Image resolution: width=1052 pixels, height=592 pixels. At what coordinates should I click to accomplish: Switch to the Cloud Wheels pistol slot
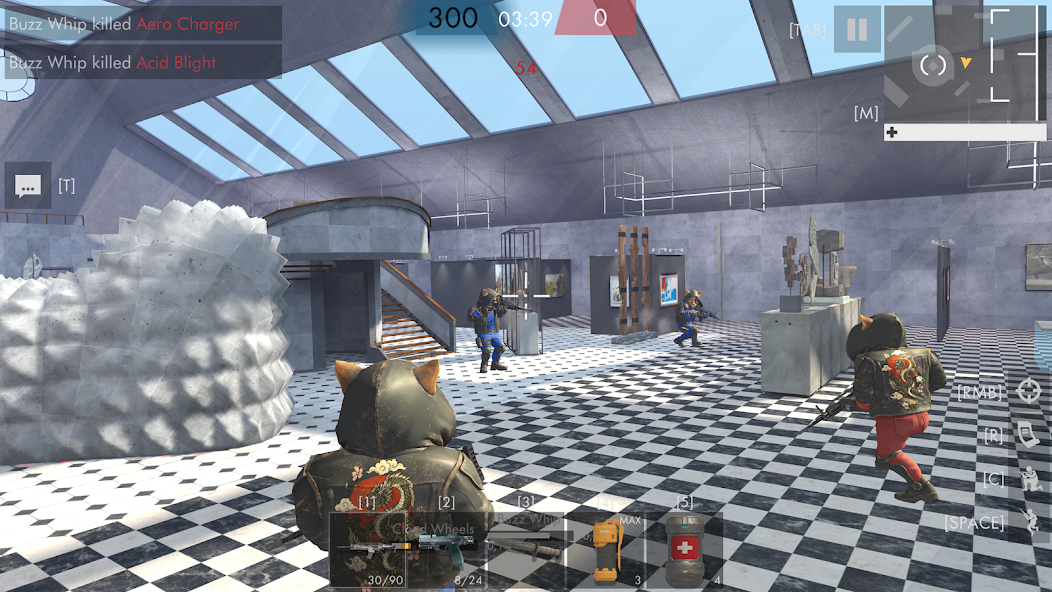(x=446, y=548)
